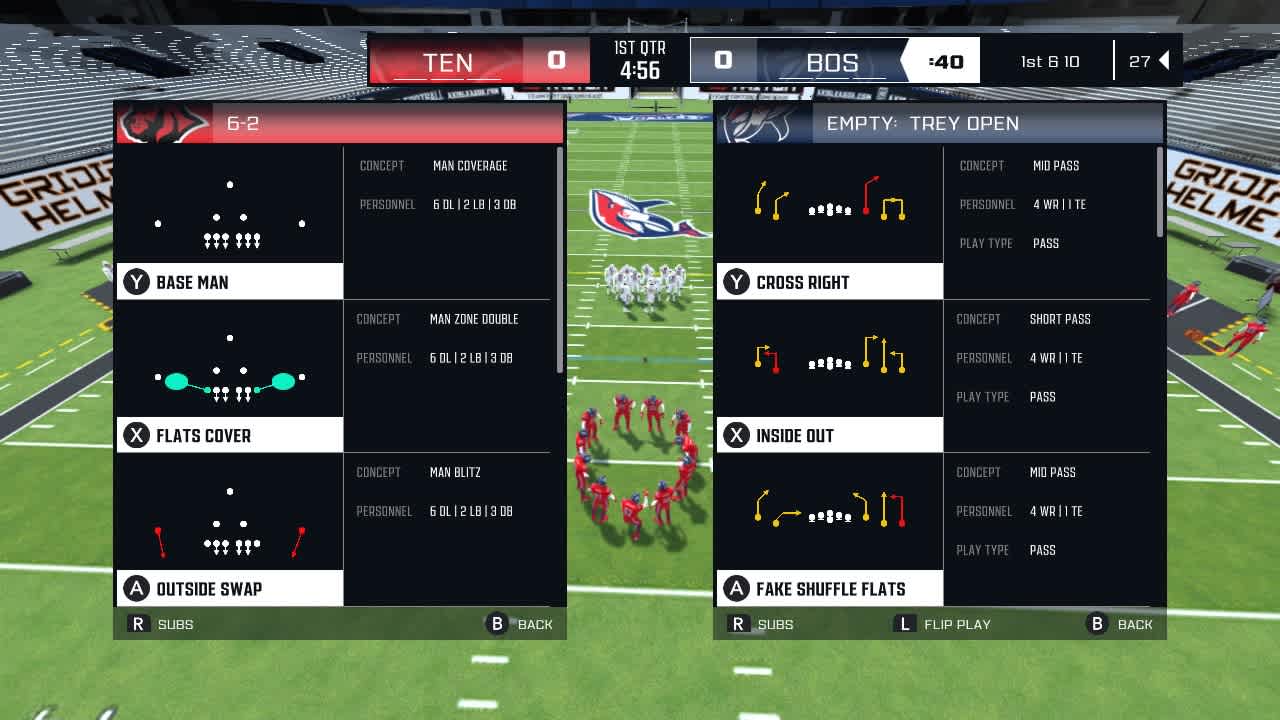The image size is (1280, 720).
Task: Click the Y prompt icon beside Cross Right
Action: coord(734,281)
